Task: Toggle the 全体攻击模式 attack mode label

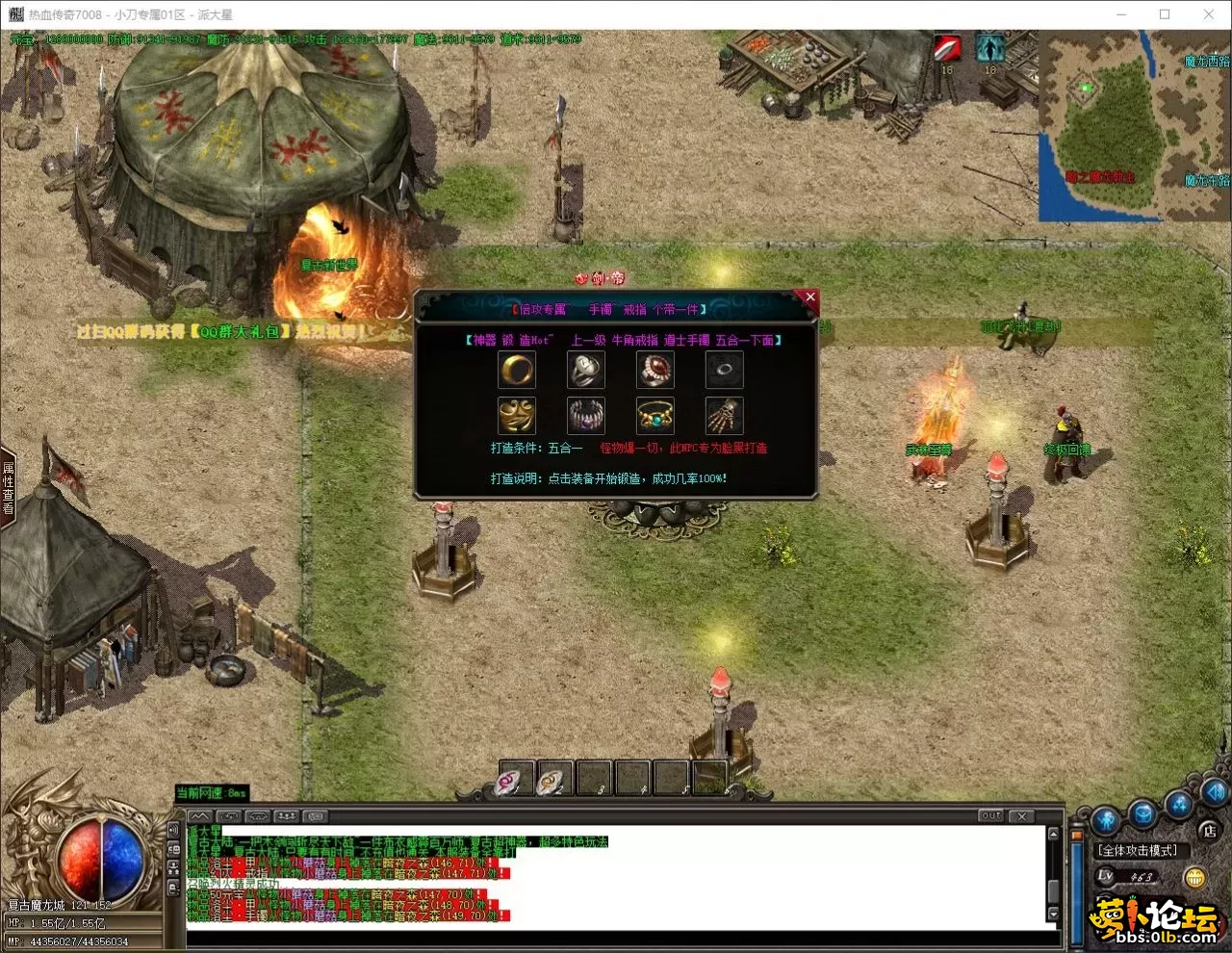Action: (1139, 851)
